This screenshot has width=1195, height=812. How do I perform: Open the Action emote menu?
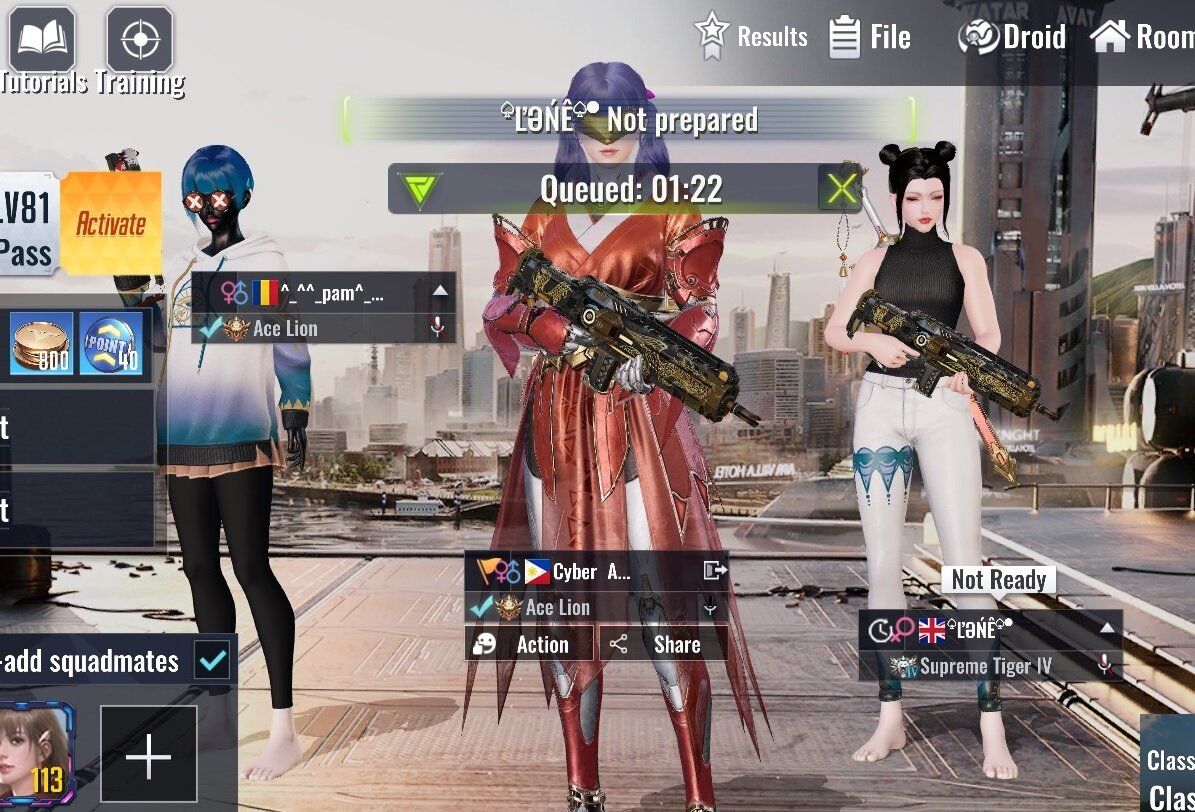click(x=529, y=644)
